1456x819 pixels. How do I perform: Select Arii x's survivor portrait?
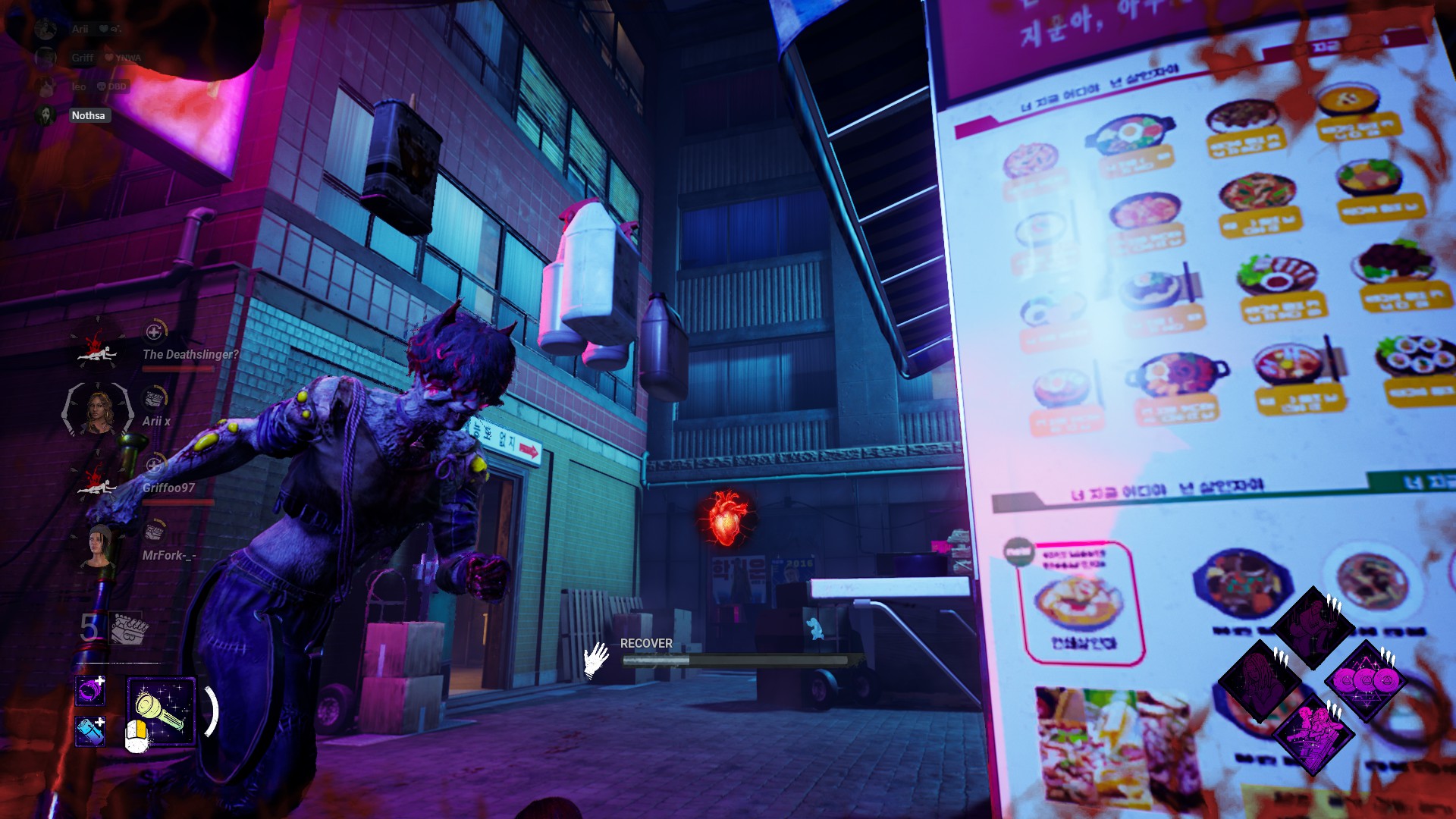pyautogui.click(x=99, y=410)
